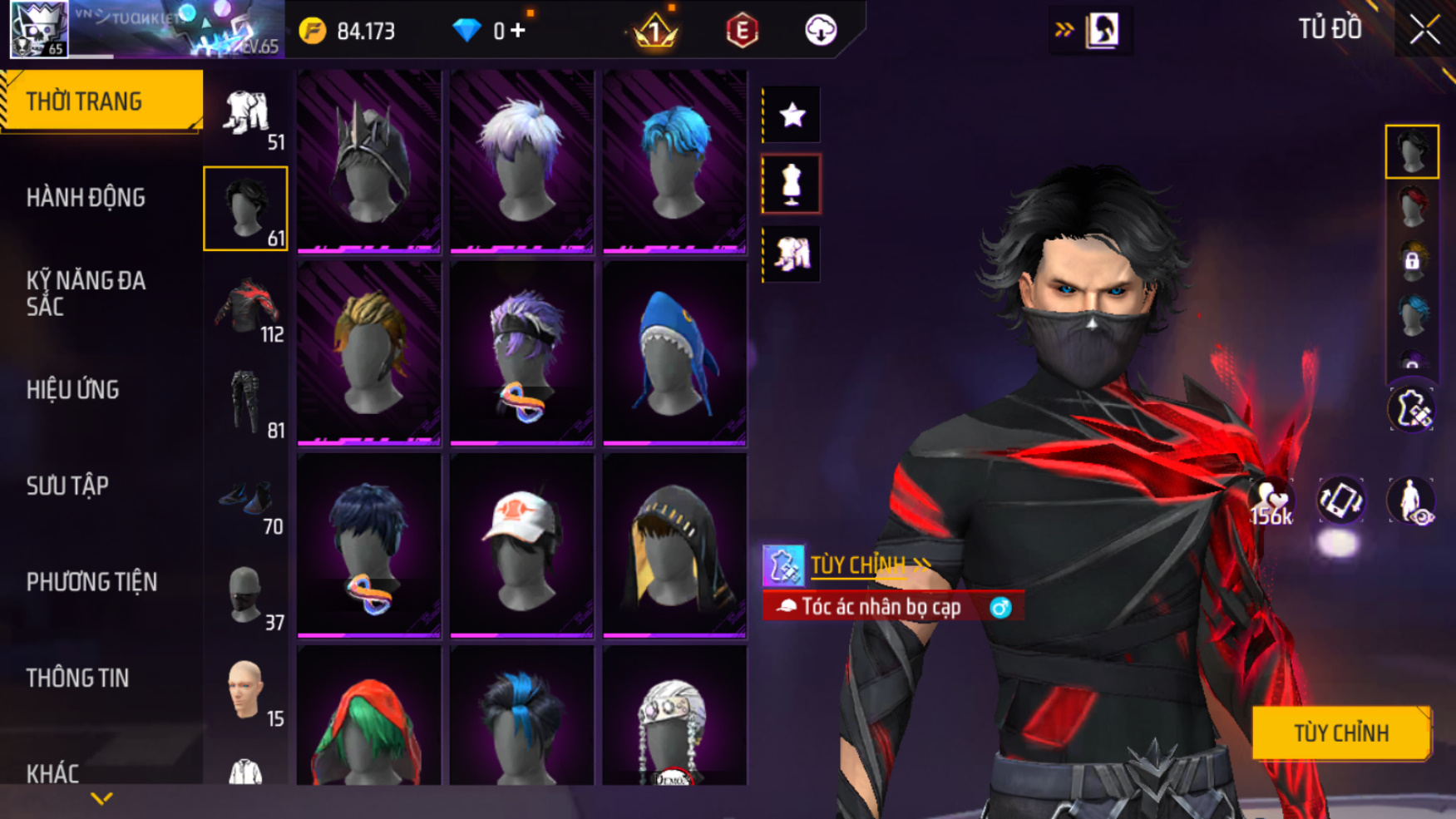Image resolution: width=1456 pixels, height=819 pixels.
Task: Toggle the star favorites filter
Action: (x=792, y=115)
